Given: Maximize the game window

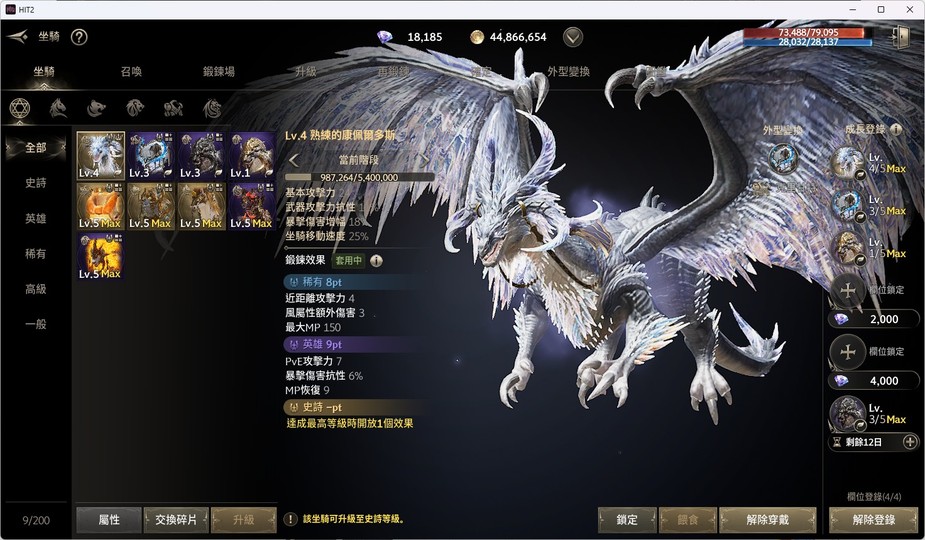Looking at the screenshot, I should coord(880,9).
